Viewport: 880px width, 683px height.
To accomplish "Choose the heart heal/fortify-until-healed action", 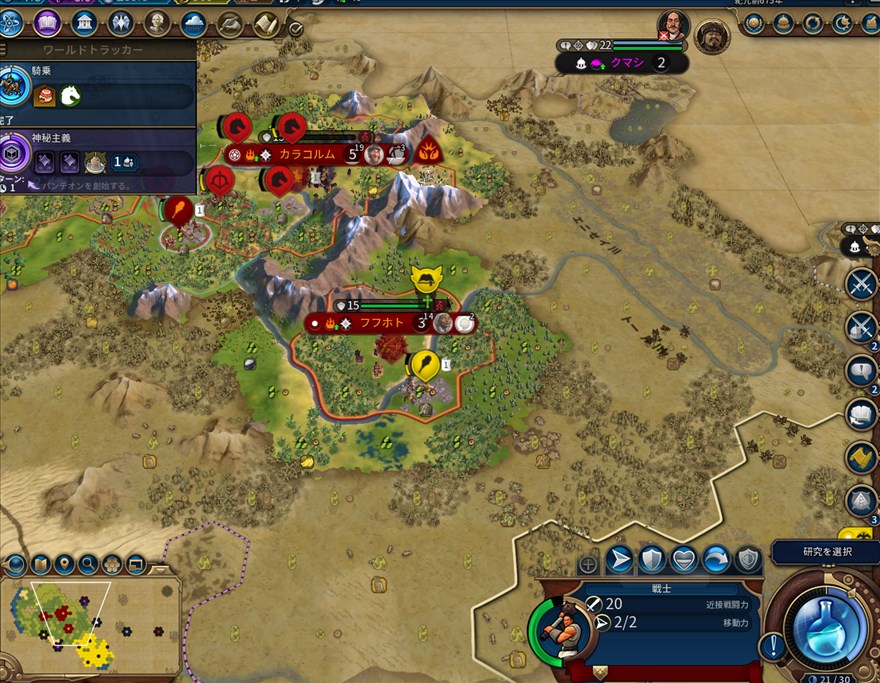I will [x=683, y=559].
